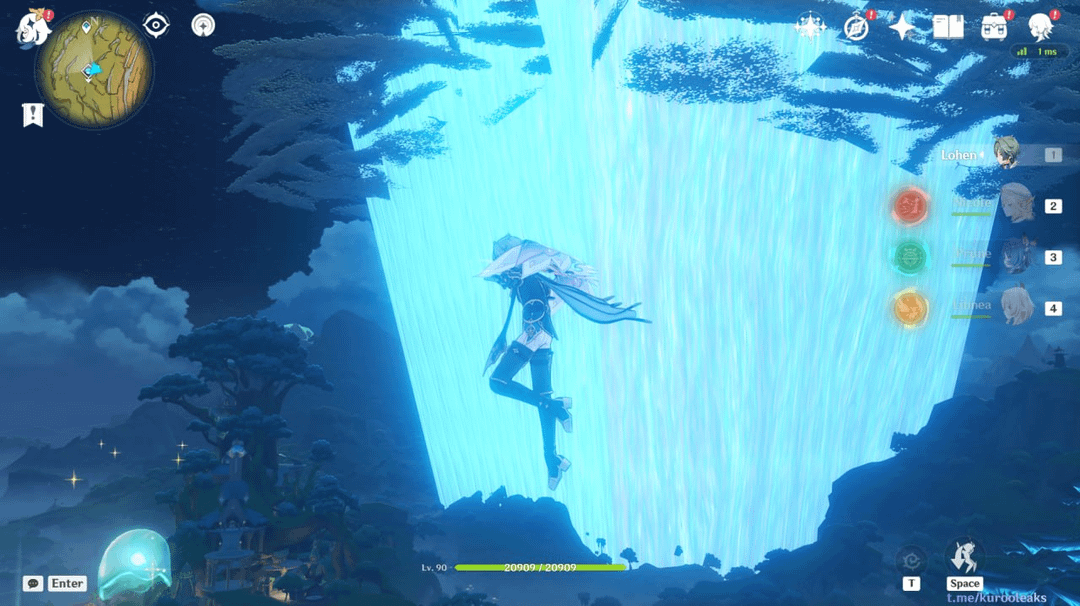This screenshot has width=1080, height=606.
Task: Open the Paimon menu
Action: (33, 27)
